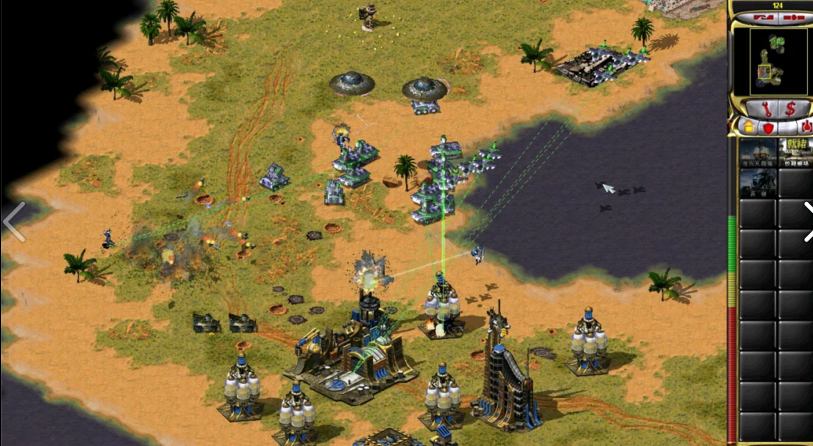
Task: Switch to the yellow house structures tab
Action: [x=747, y=127]
